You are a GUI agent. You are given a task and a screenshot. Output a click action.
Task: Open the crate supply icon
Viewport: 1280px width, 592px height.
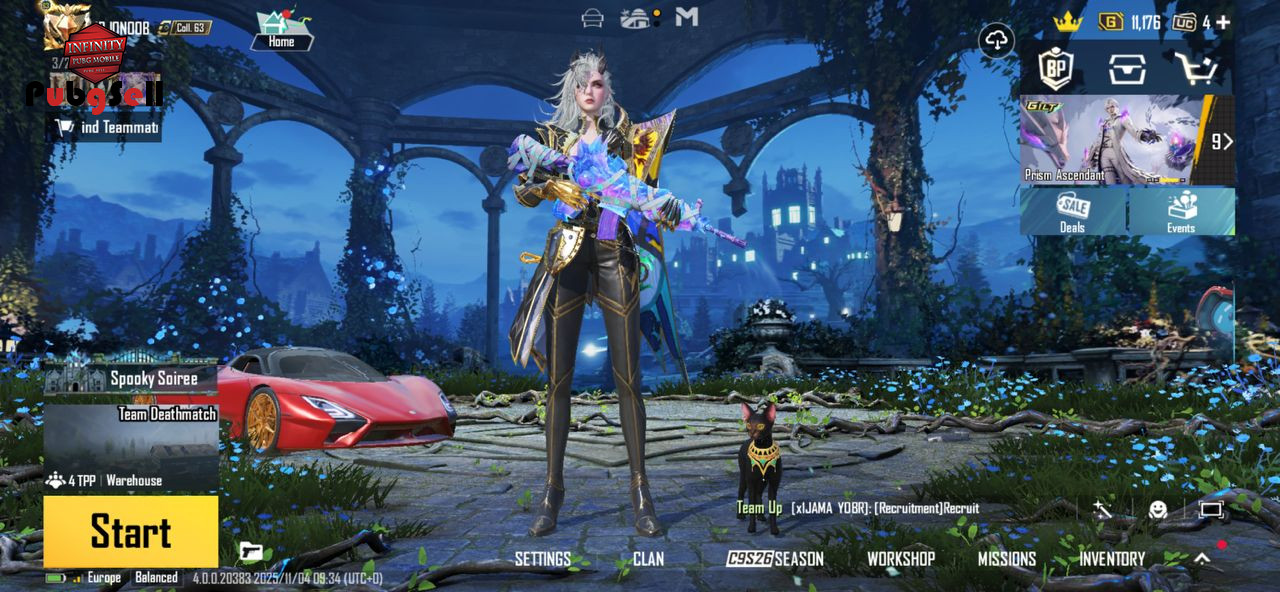(x=1126, y=69)
